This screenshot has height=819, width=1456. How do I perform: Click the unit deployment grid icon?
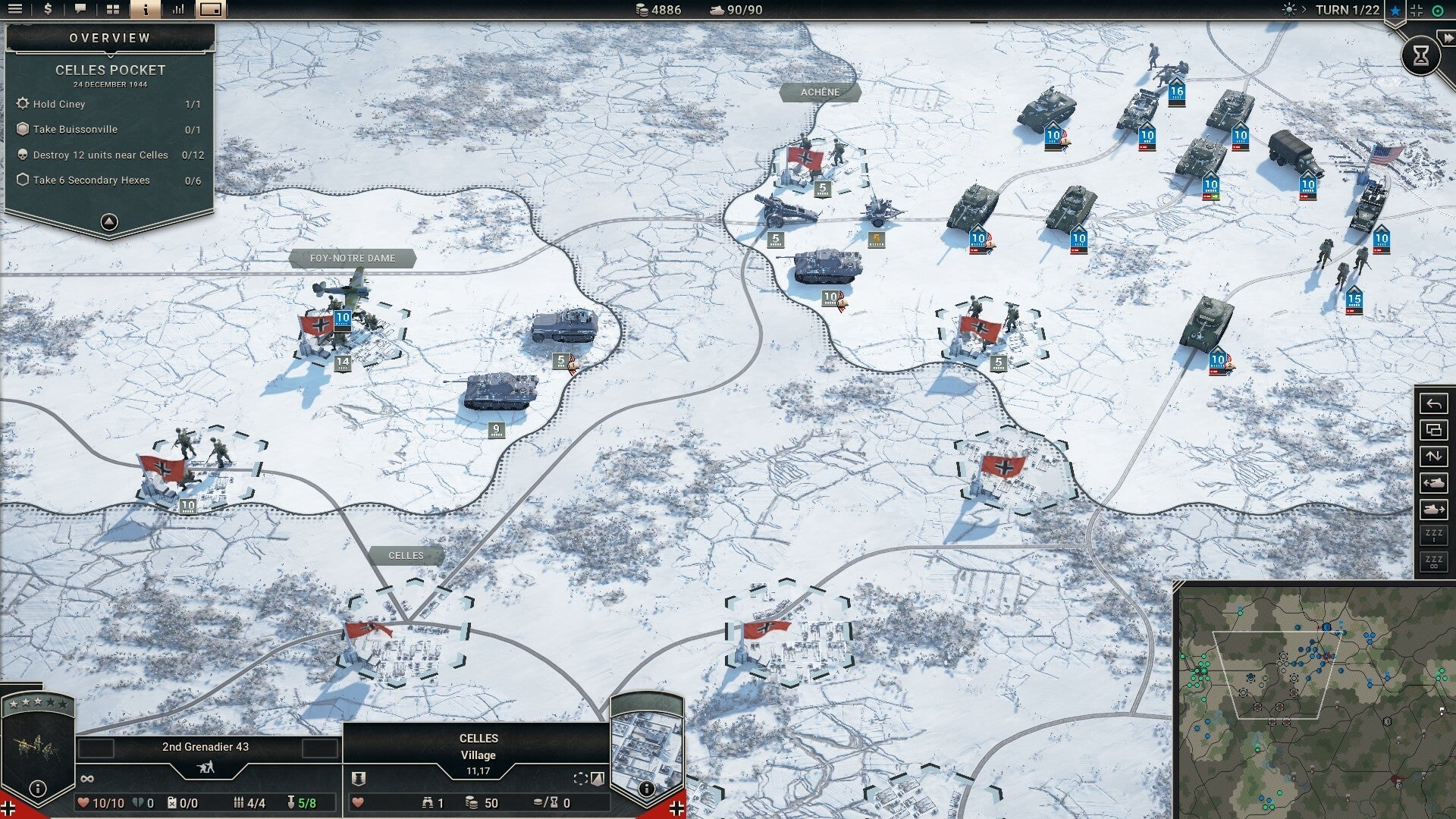[x=112, y=10]
